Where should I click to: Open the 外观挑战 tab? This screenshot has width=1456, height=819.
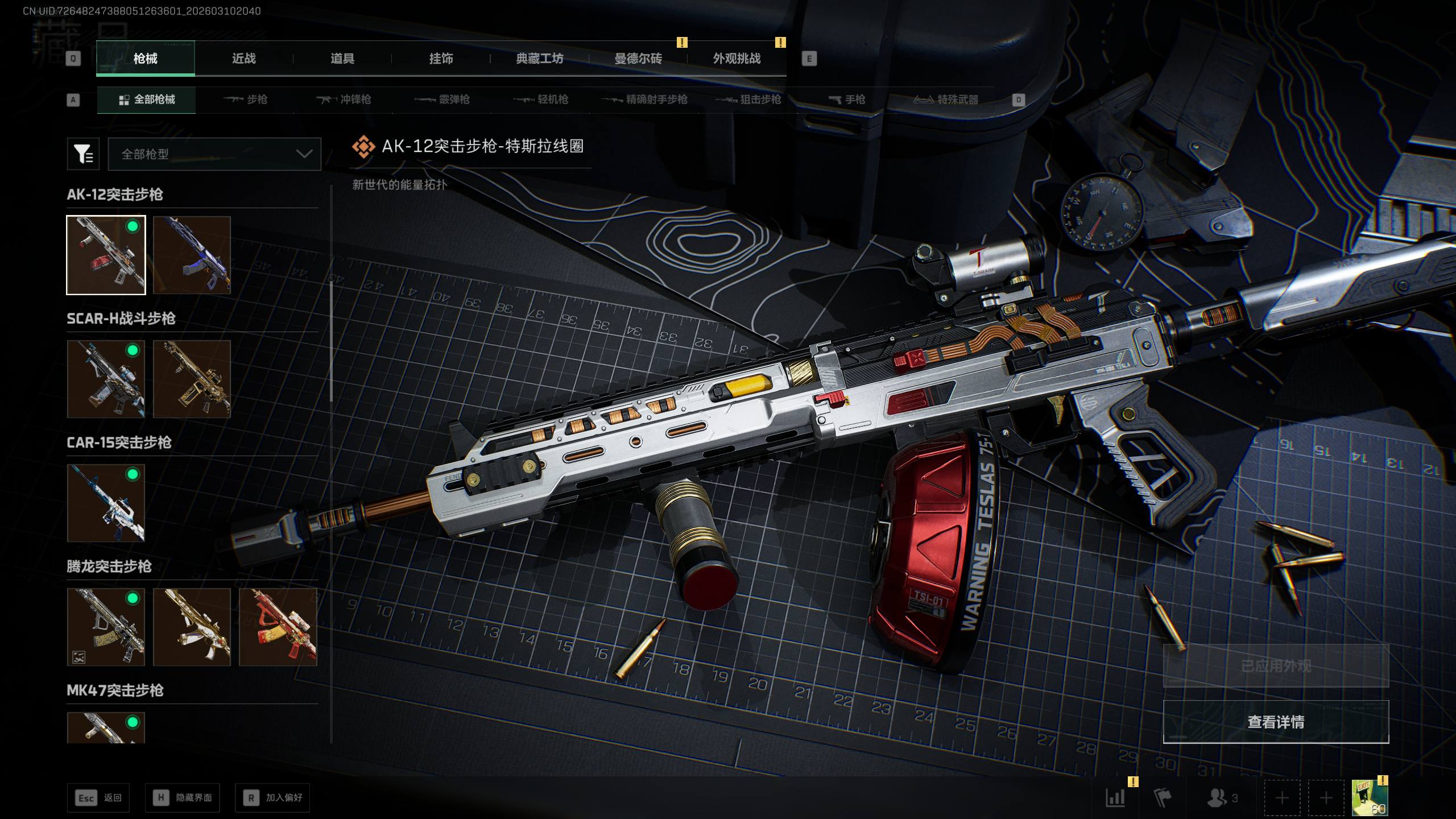pyautogui.click(x=737, y=59)
